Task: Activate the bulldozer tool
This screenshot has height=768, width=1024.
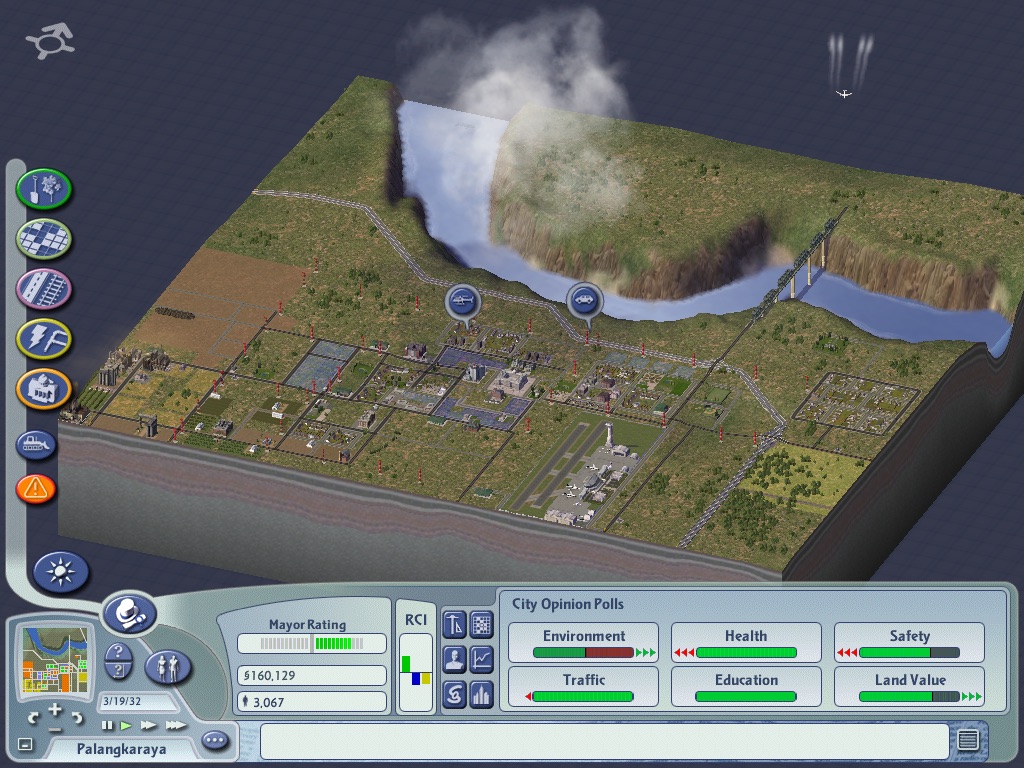Action: 36,444
